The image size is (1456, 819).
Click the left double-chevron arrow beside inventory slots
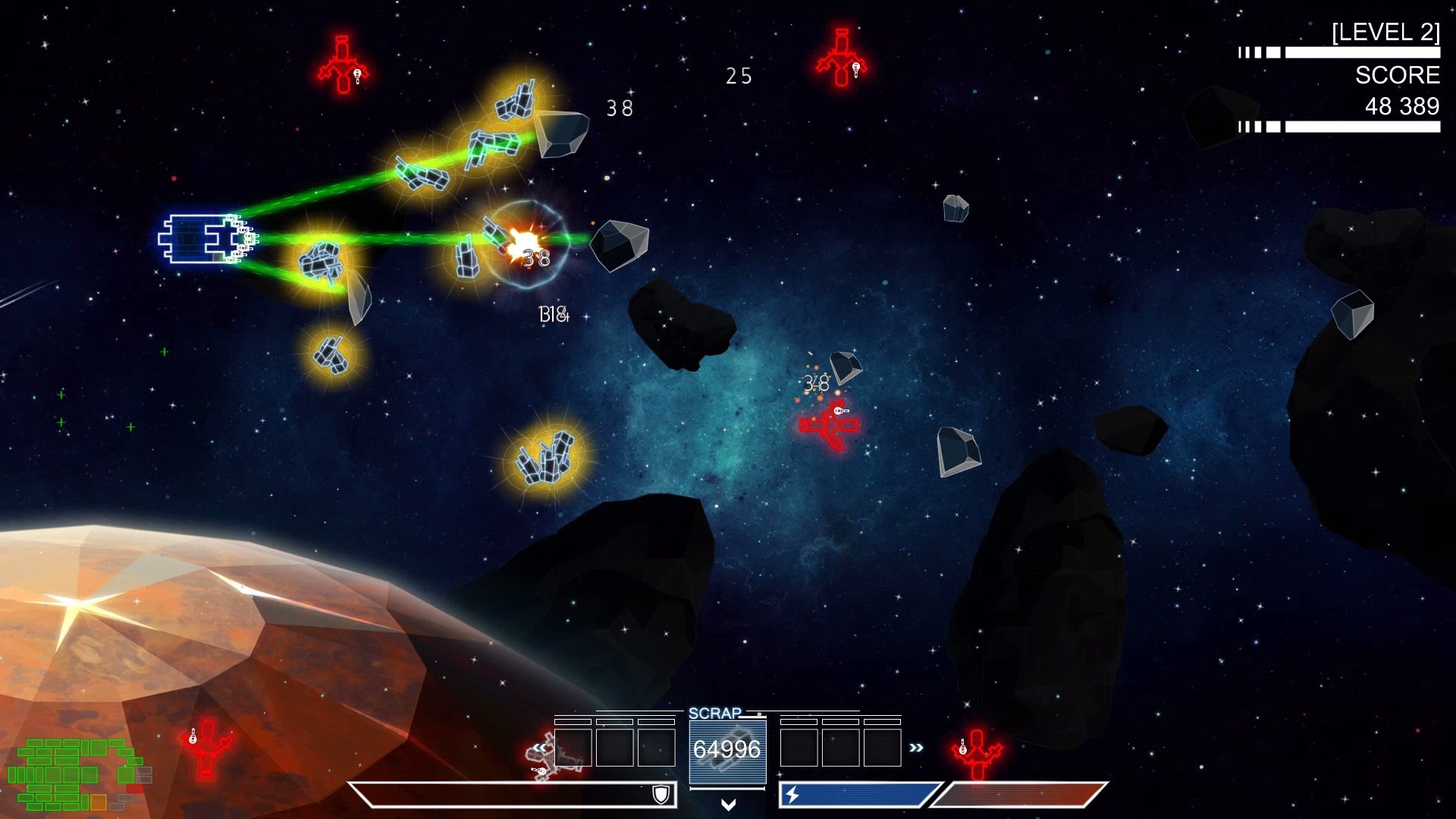click(x=539, y=748)
